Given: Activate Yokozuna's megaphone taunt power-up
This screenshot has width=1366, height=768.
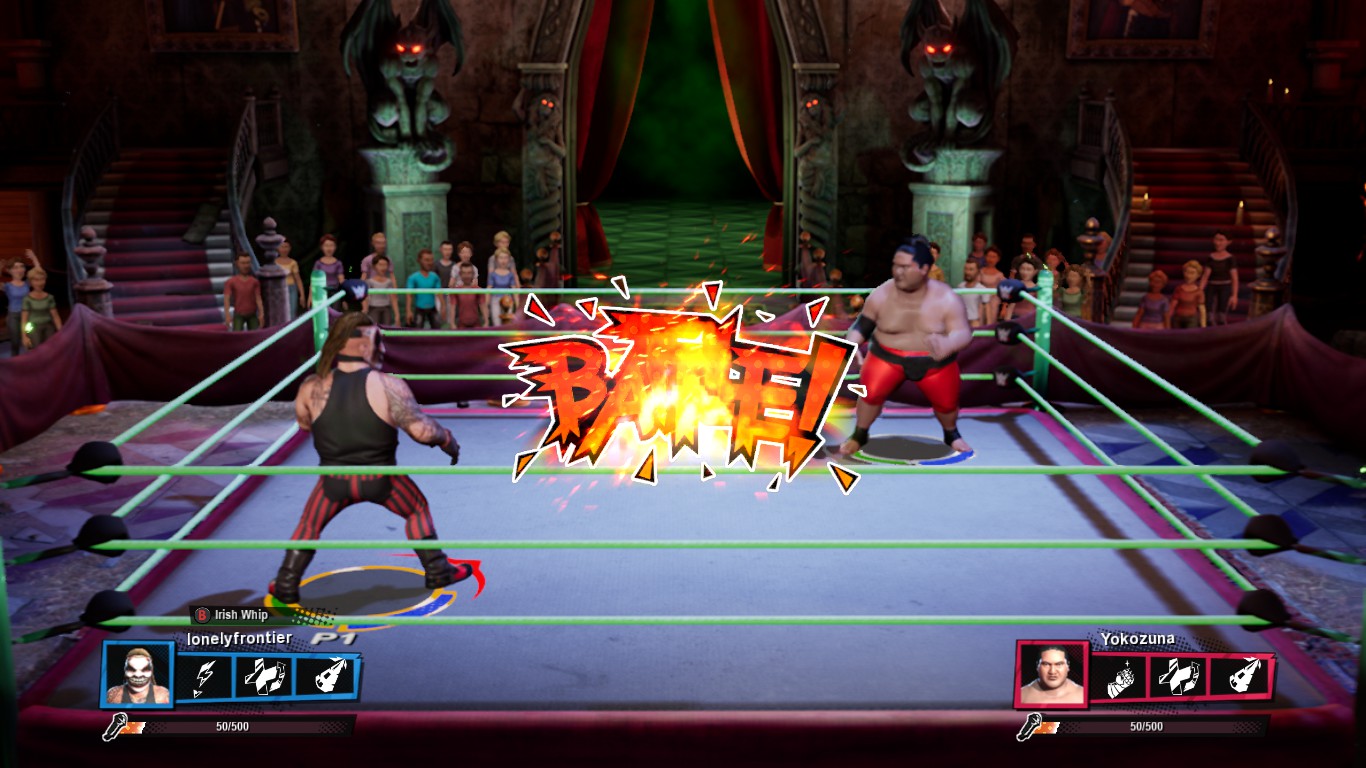Looking at the screenshot, I should tap(1237, 677).
